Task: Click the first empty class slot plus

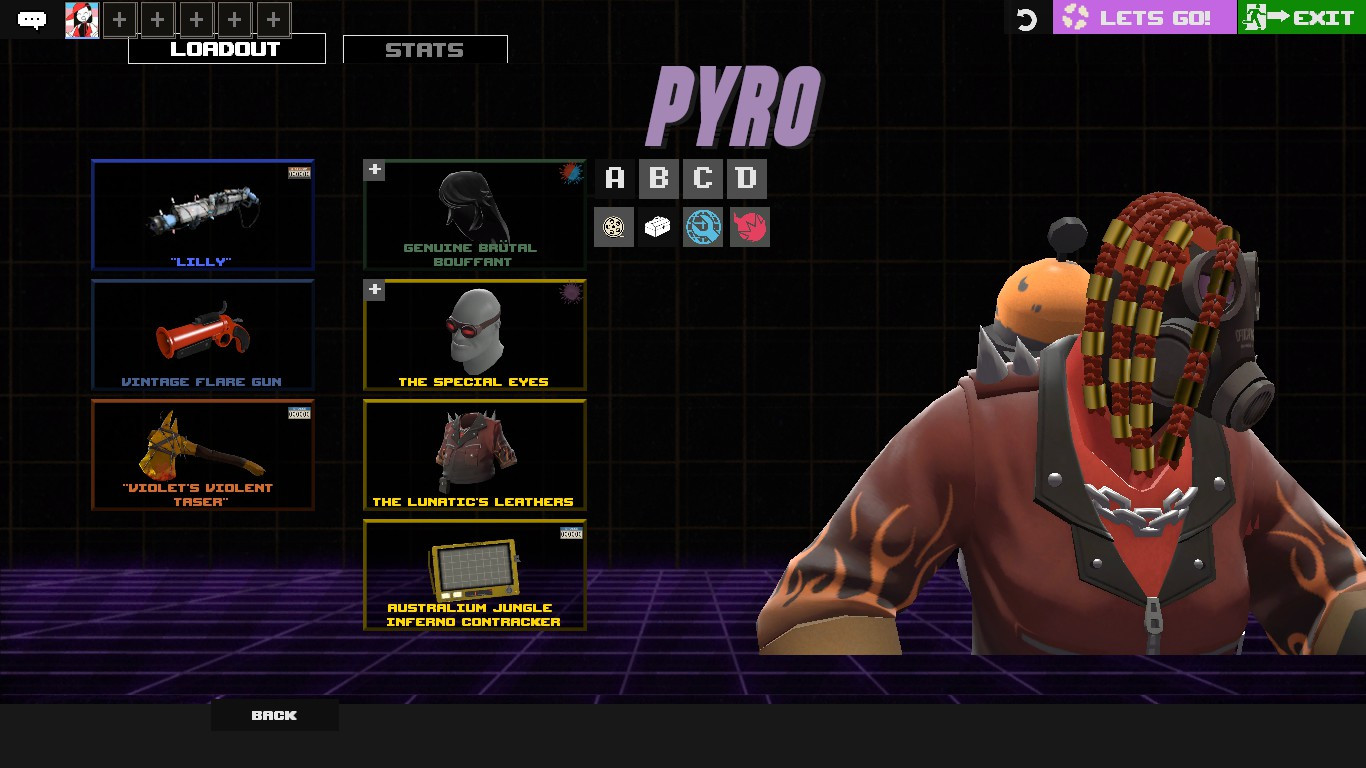Action: (118, 18)
